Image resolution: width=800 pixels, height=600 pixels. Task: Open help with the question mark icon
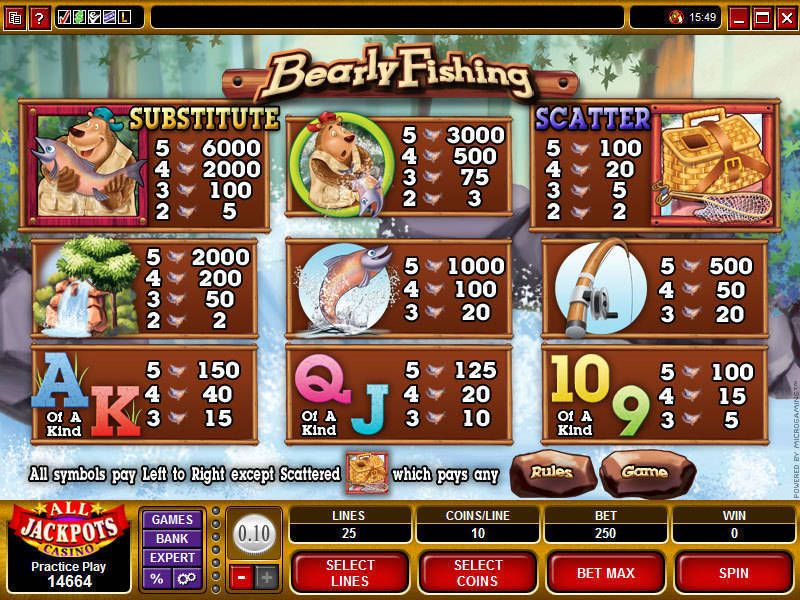tap(40, 17)
